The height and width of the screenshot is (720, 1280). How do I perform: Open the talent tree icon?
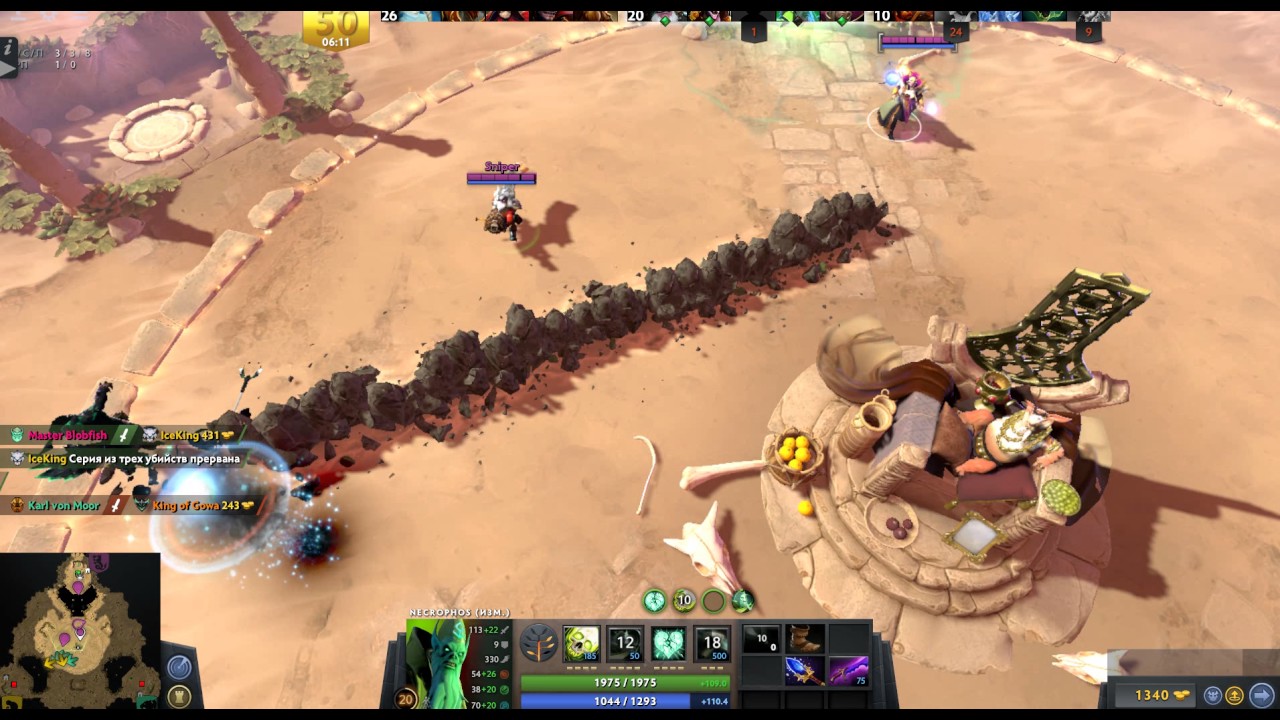[x=540, y=643]
